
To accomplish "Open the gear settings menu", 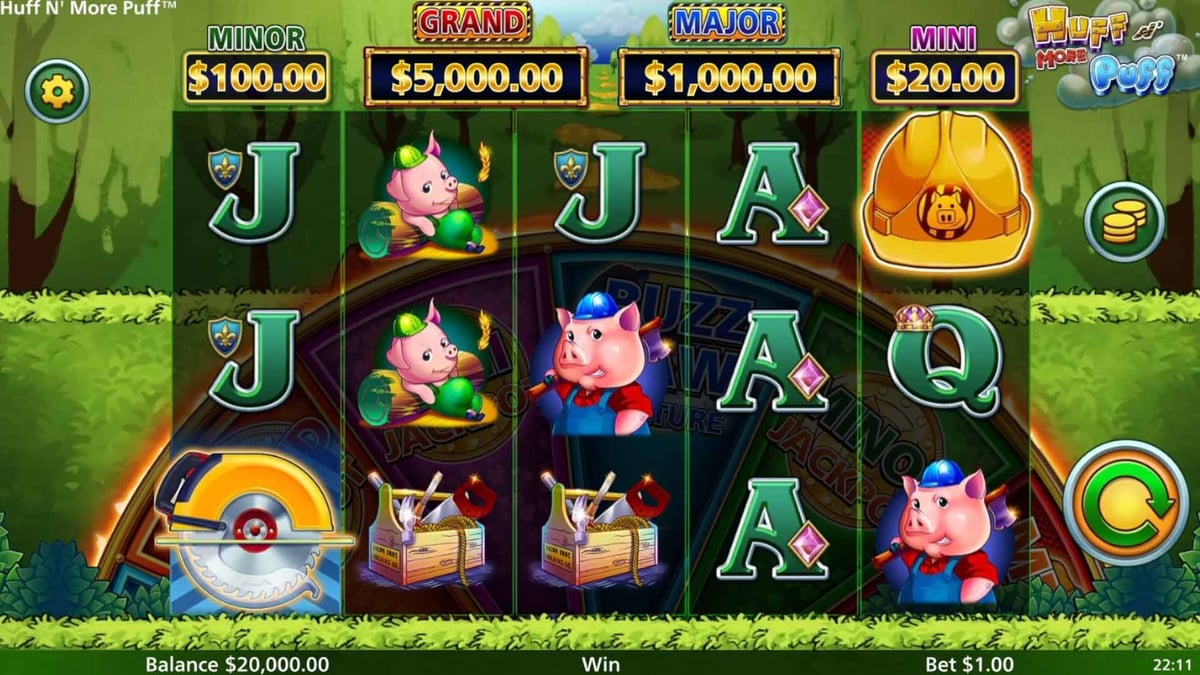I will pyautogui.click(x=57, y=92).
